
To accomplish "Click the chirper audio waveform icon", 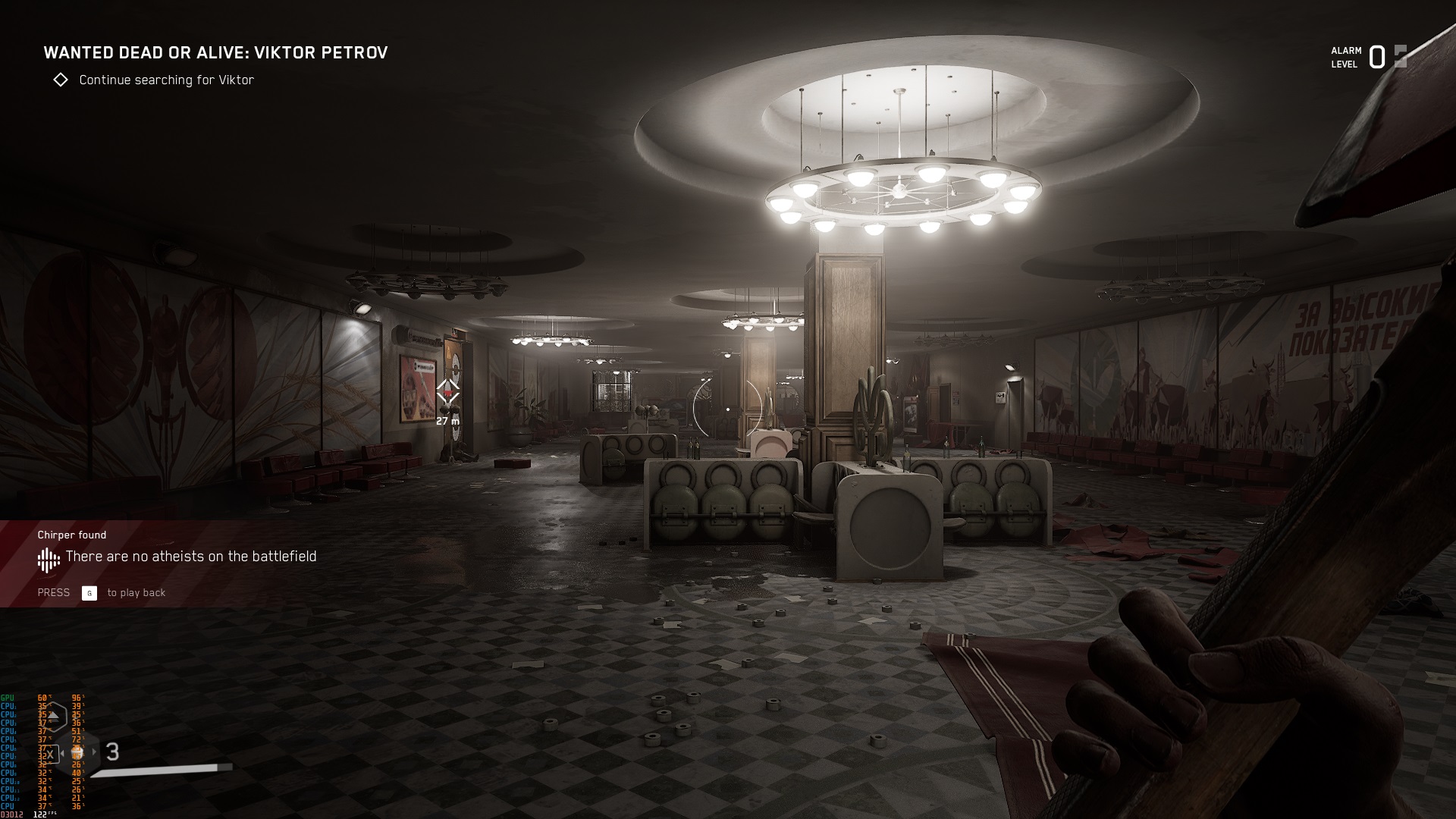I will tap(49, 560).
